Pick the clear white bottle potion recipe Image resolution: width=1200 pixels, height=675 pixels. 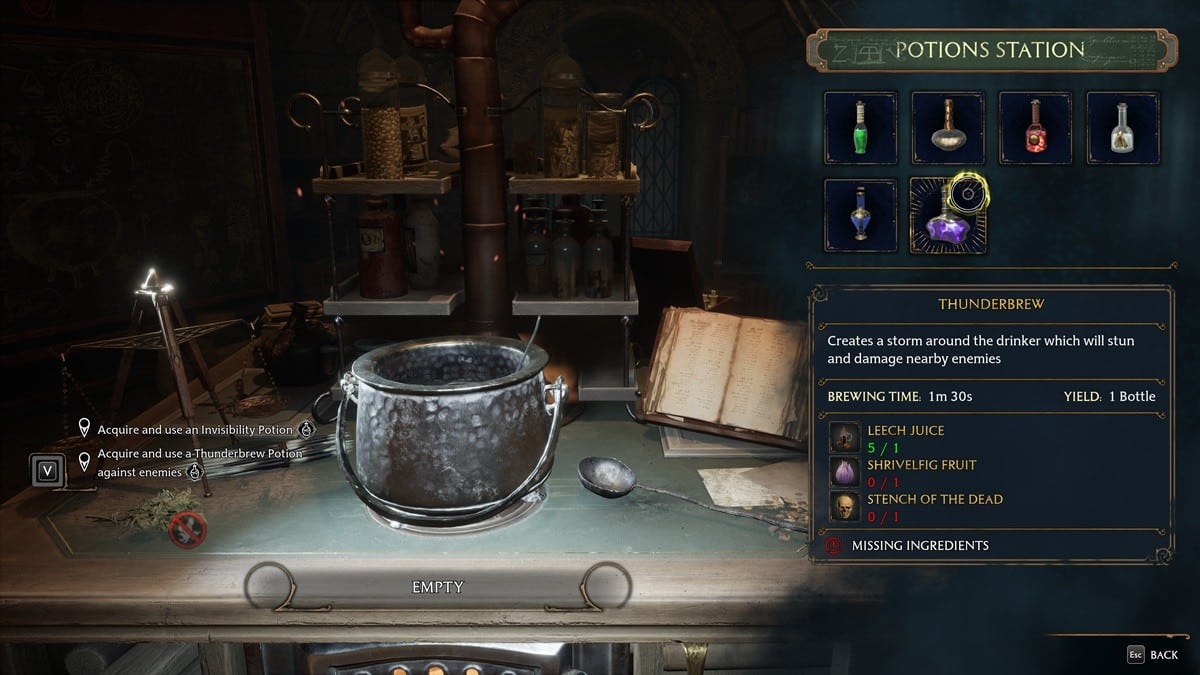1123,128
